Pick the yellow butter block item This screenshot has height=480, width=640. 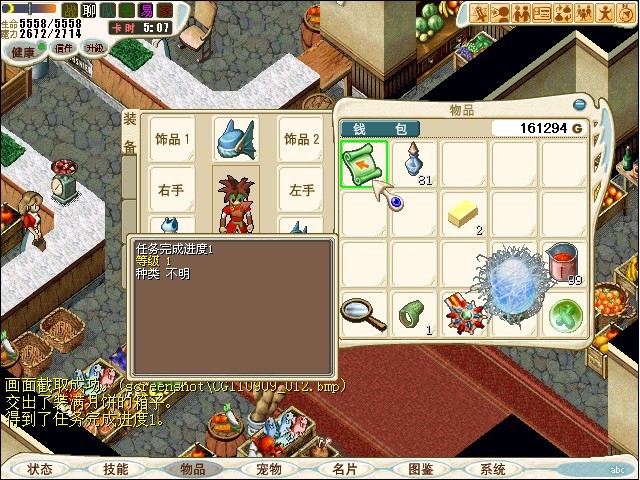[463, 213]
